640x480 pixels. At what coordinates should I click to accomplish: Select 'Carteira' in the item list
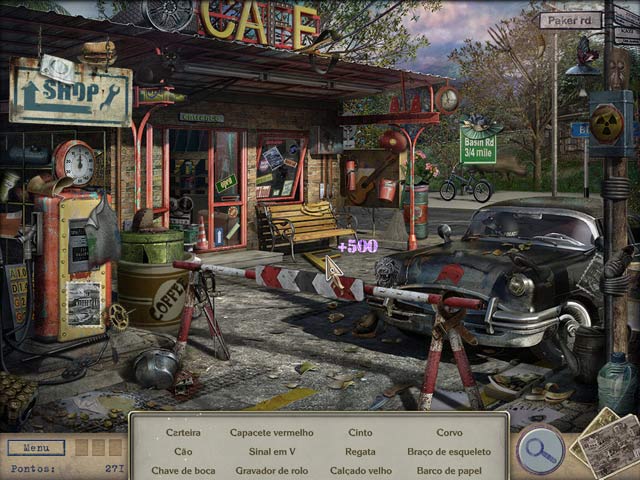(184, 433)
